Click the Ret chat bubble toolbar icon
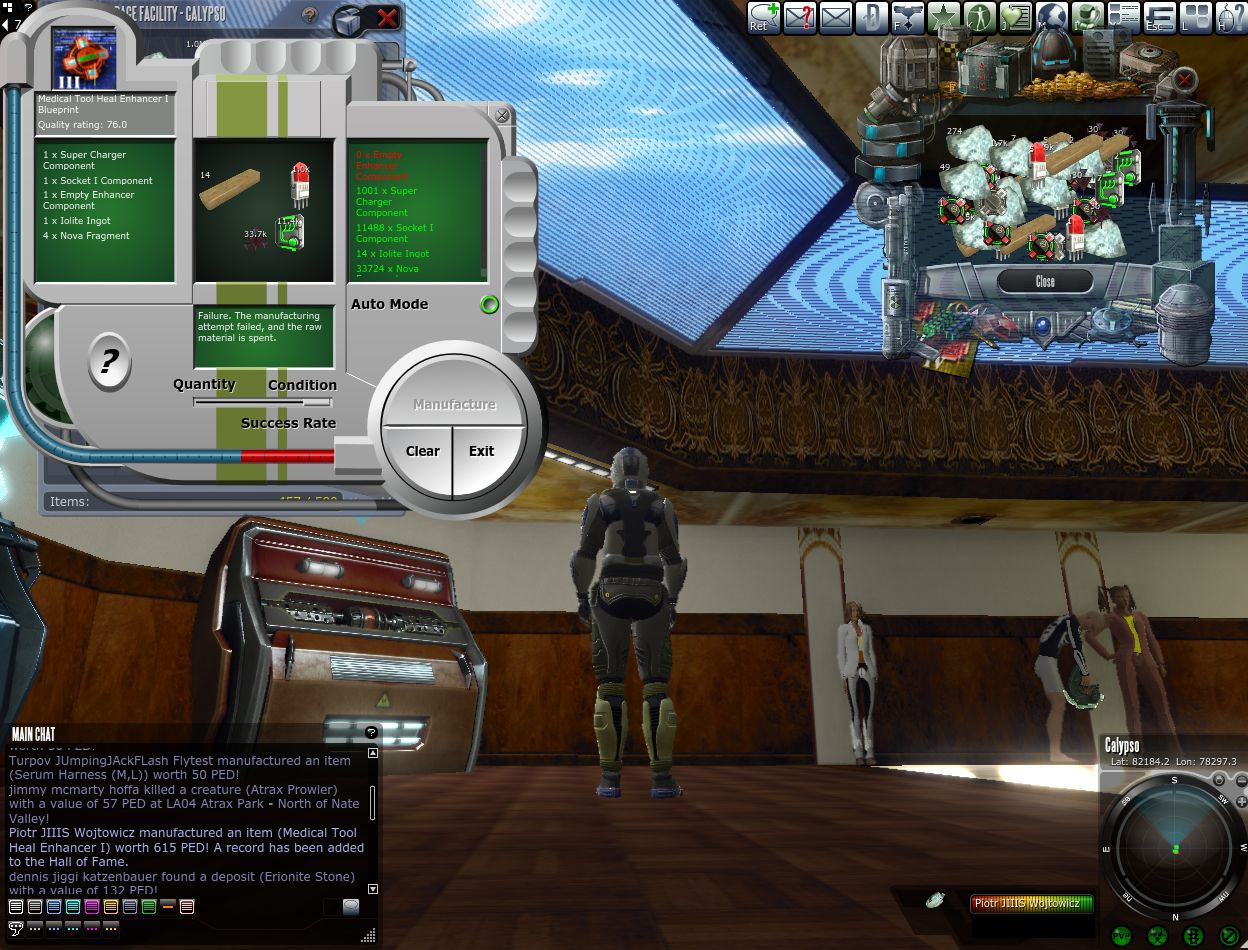The height and width of the screenshot is (950, 1248). pyautogui.click(x=763, y=17)
